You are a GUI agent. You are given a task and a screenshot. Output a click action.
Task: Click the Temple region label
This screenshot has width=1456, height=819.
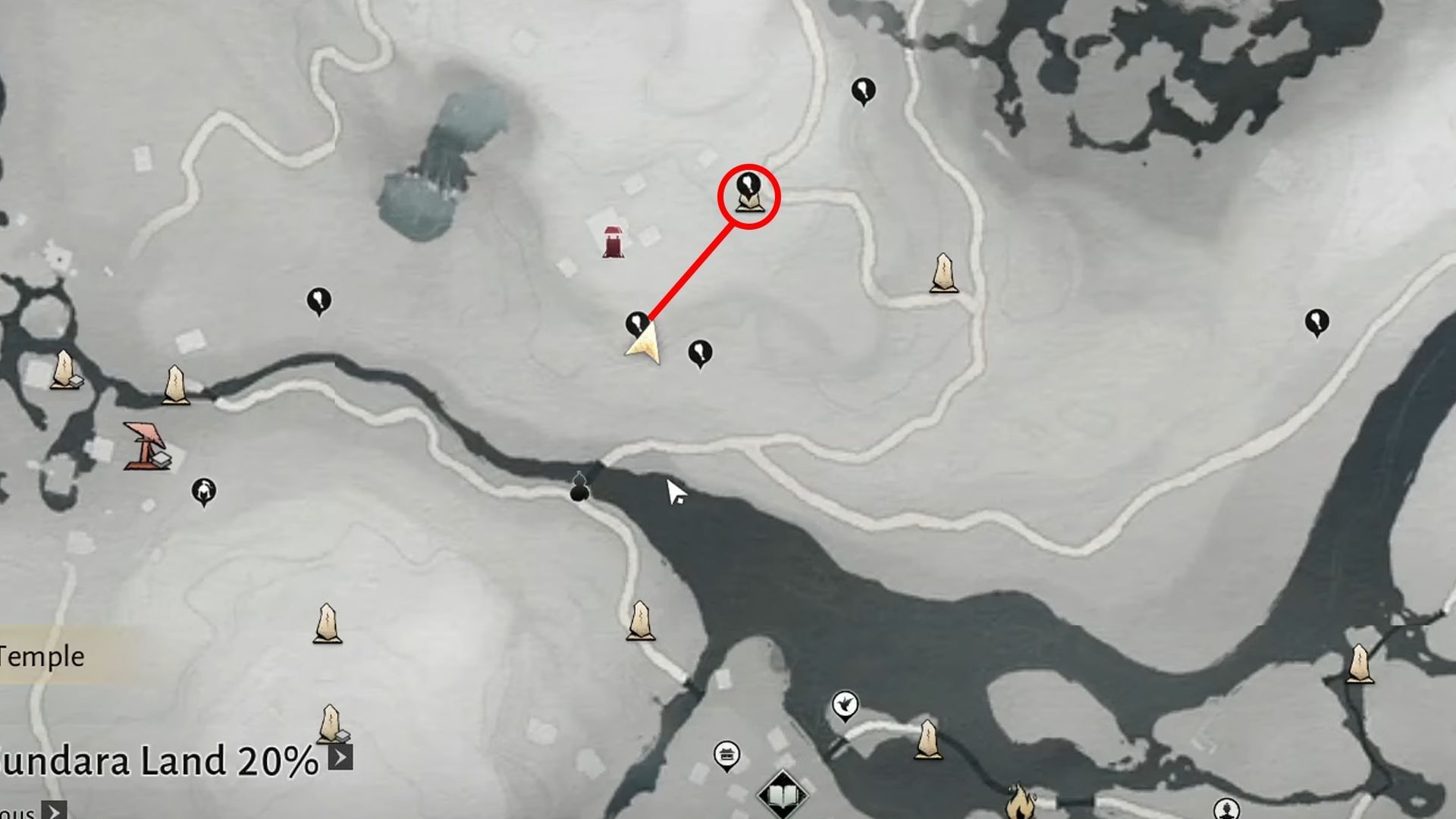[x=42, y=656]
